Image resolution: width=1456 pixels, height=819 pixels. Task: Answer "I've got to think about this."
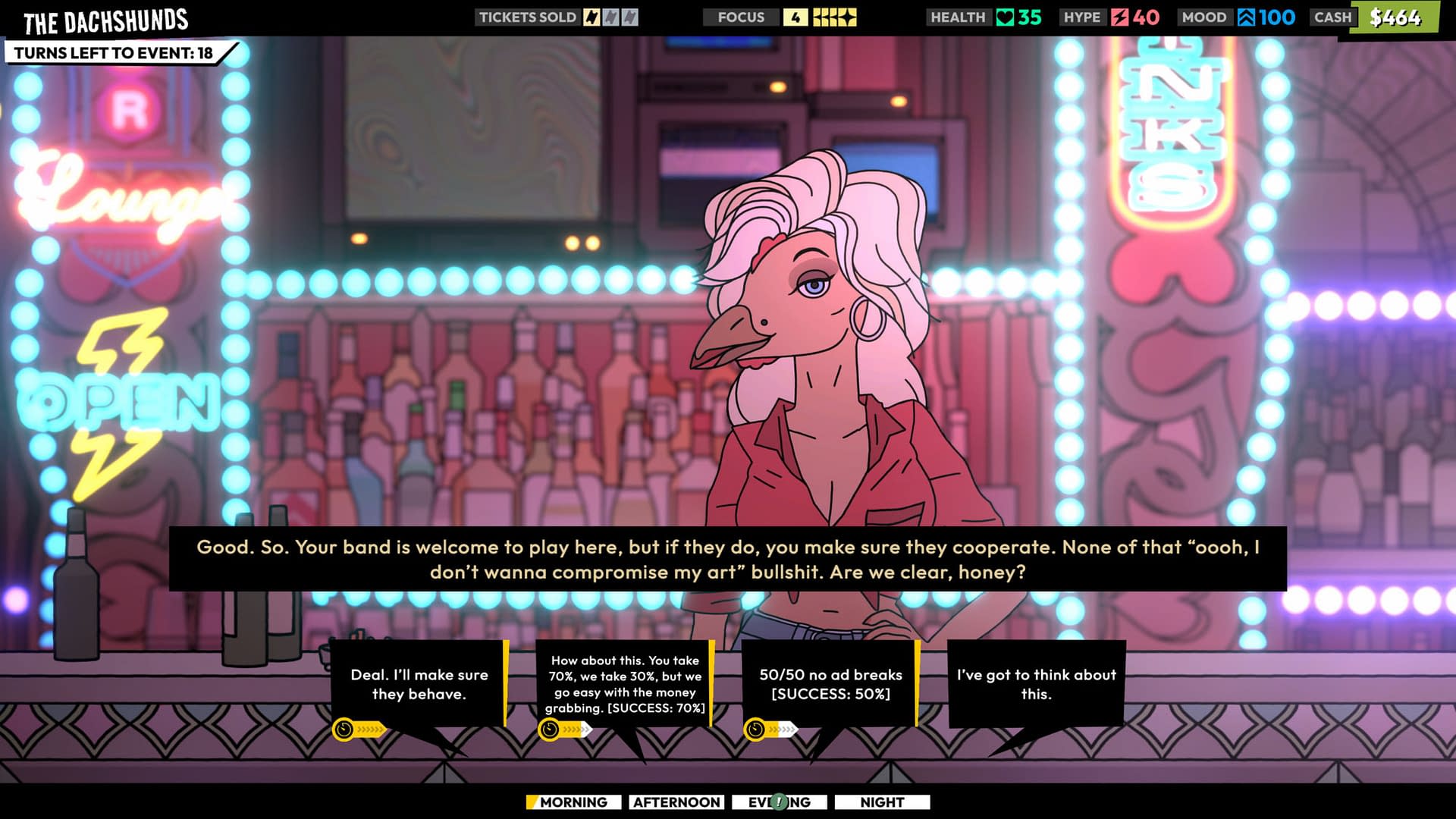click(1036, 684)
